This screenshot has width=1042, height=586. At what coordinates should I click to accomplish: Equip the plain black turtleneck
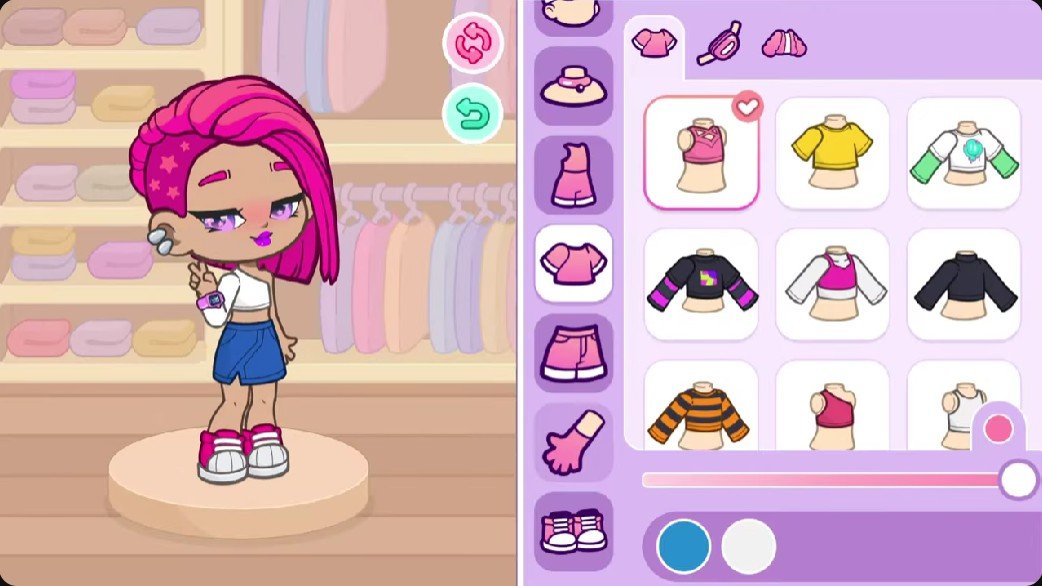click(964, 284)
